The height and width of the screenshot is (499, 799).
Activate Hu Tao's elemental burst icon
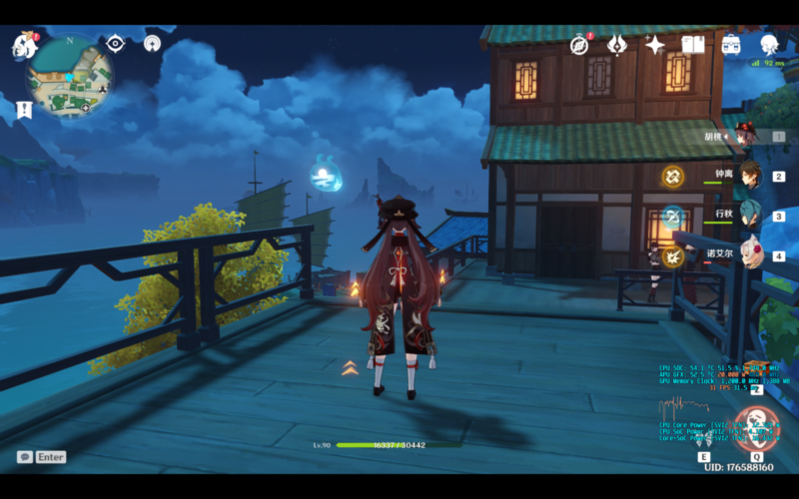tap(754, 426)
